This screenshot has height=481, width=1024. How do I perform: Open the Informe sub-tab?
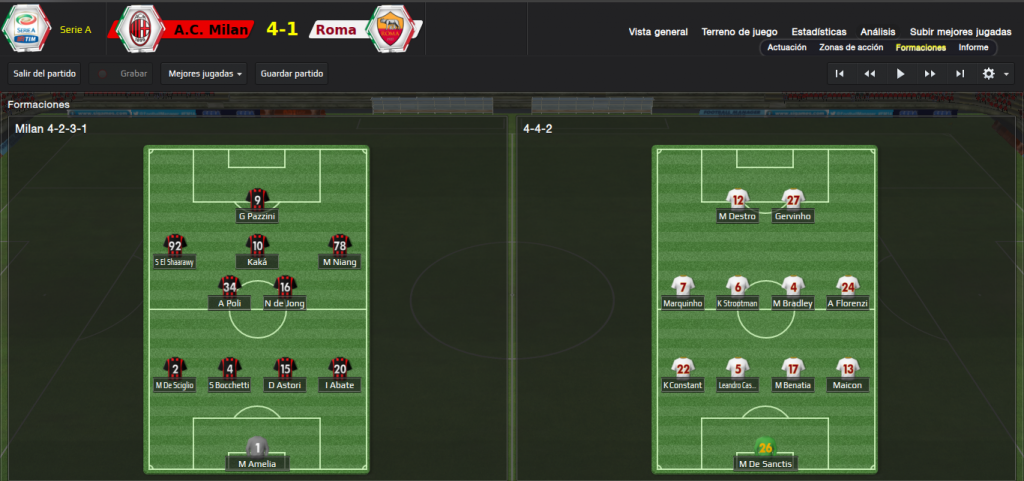(x=973, y=47)
